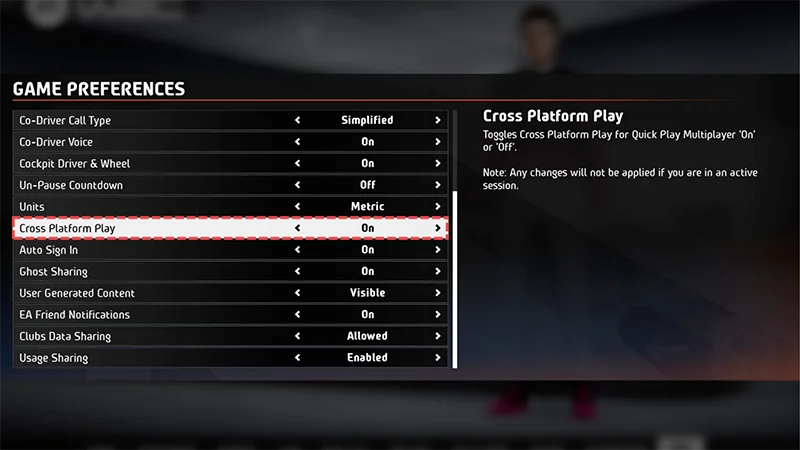Click right arrow for Auto Sign In
The height and width of the screenshot is (450, 800).
tap(438, 250)
